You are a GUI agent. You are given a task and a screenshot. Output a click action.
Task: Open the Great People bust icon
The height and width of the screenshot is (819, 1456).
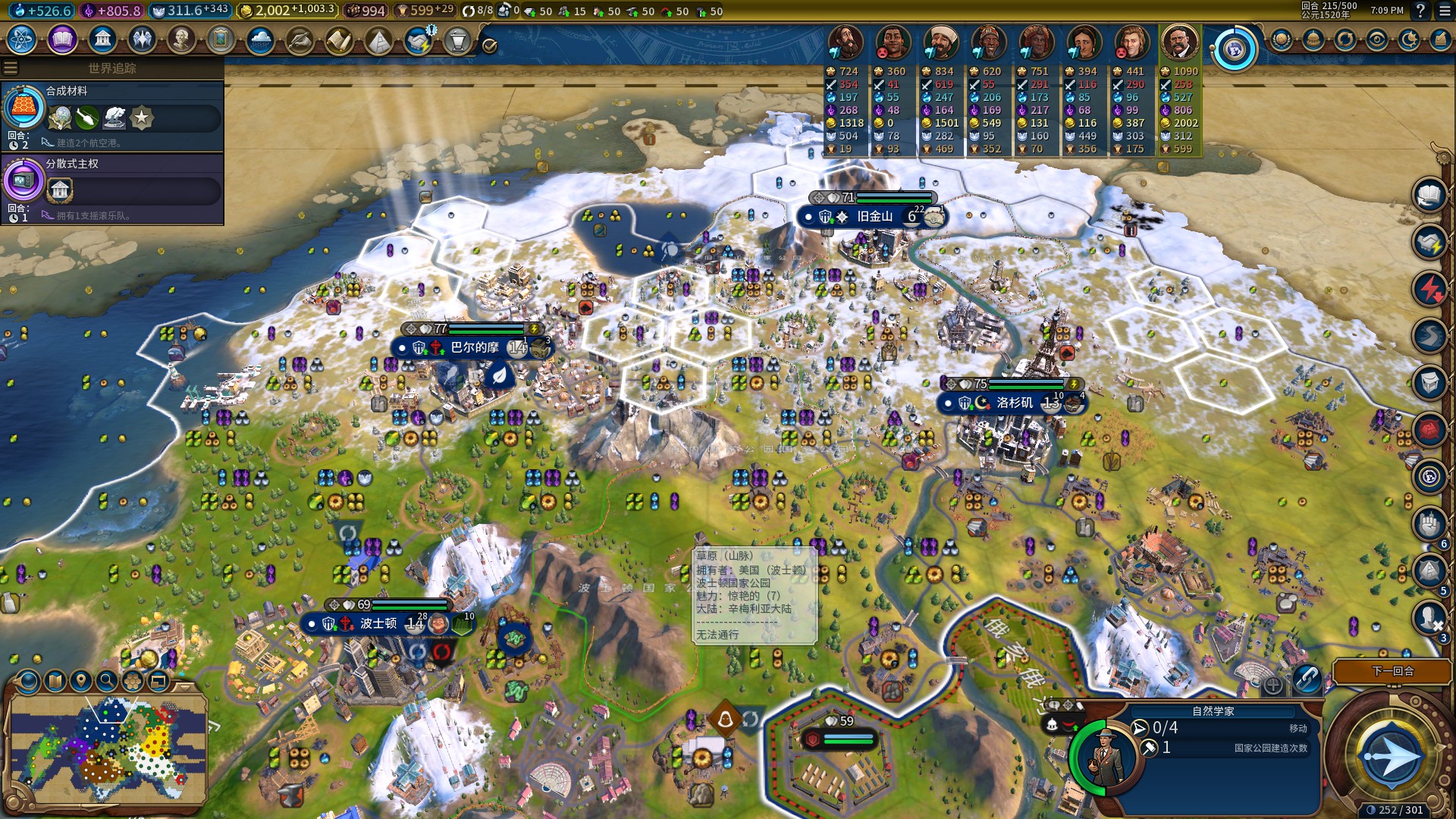[x=181, y=39]
